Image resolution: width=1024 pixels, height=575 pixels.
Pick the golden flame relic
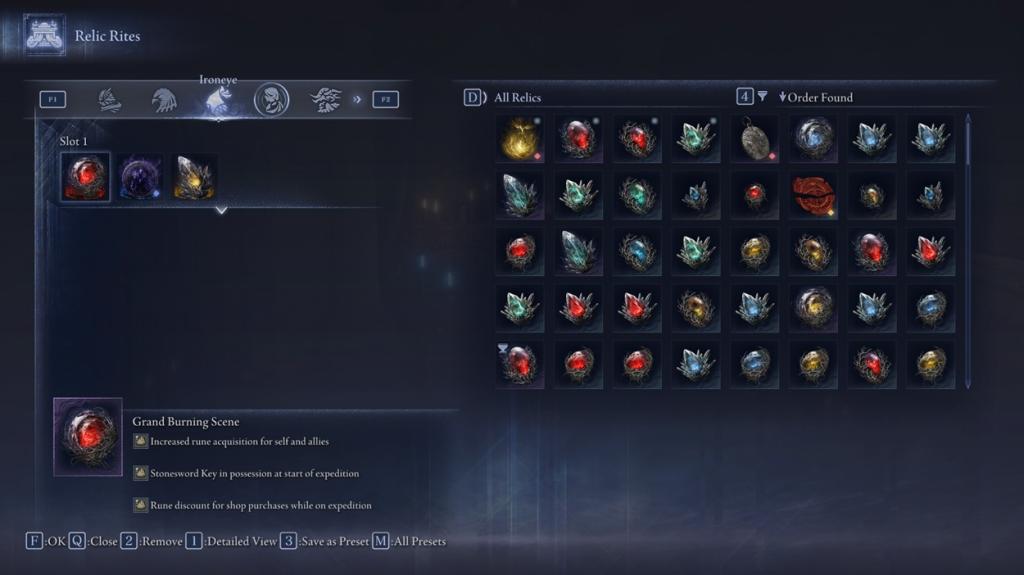[x=519, y=138]
